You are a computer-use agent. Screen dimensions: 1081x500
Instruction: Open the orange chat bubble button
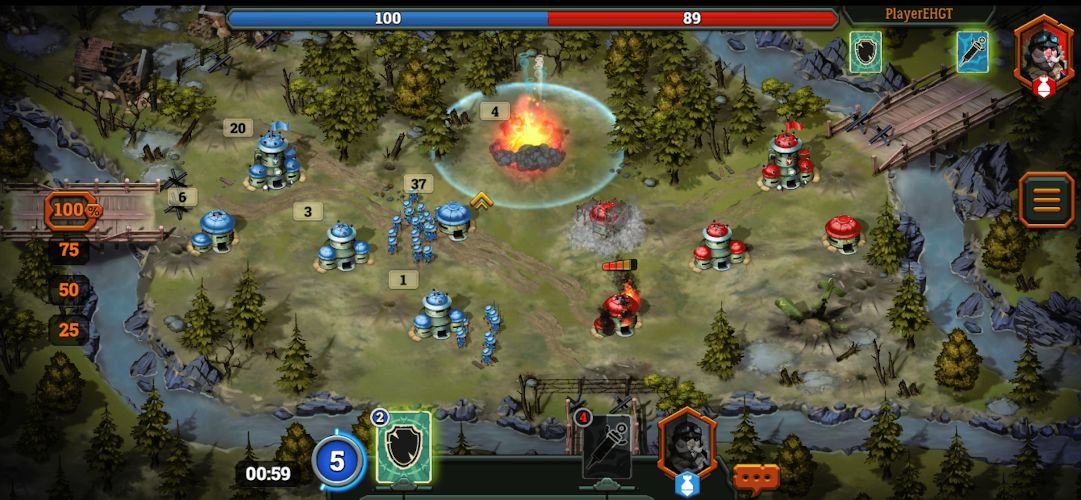click(756, 477)
